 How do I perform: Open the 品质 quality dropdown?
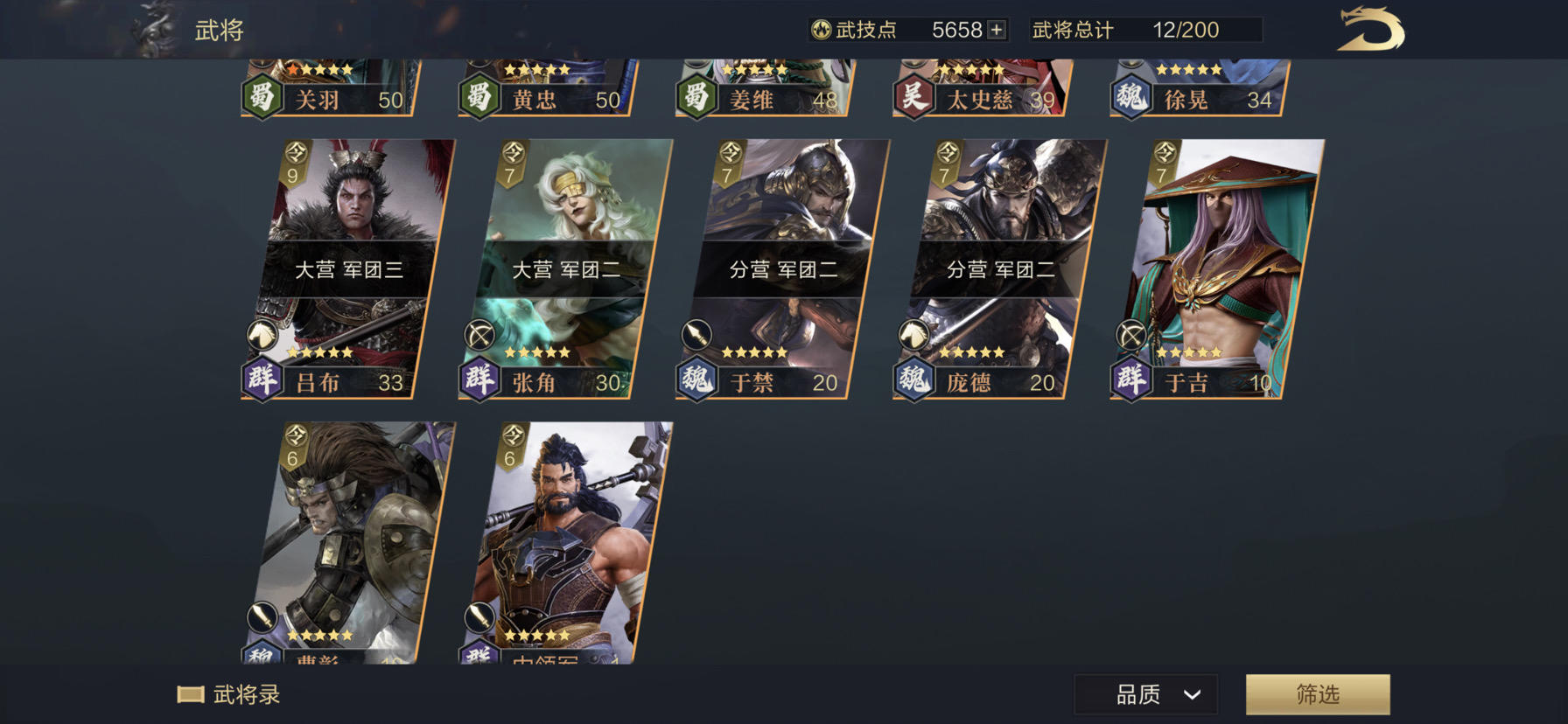point(1144,694)
